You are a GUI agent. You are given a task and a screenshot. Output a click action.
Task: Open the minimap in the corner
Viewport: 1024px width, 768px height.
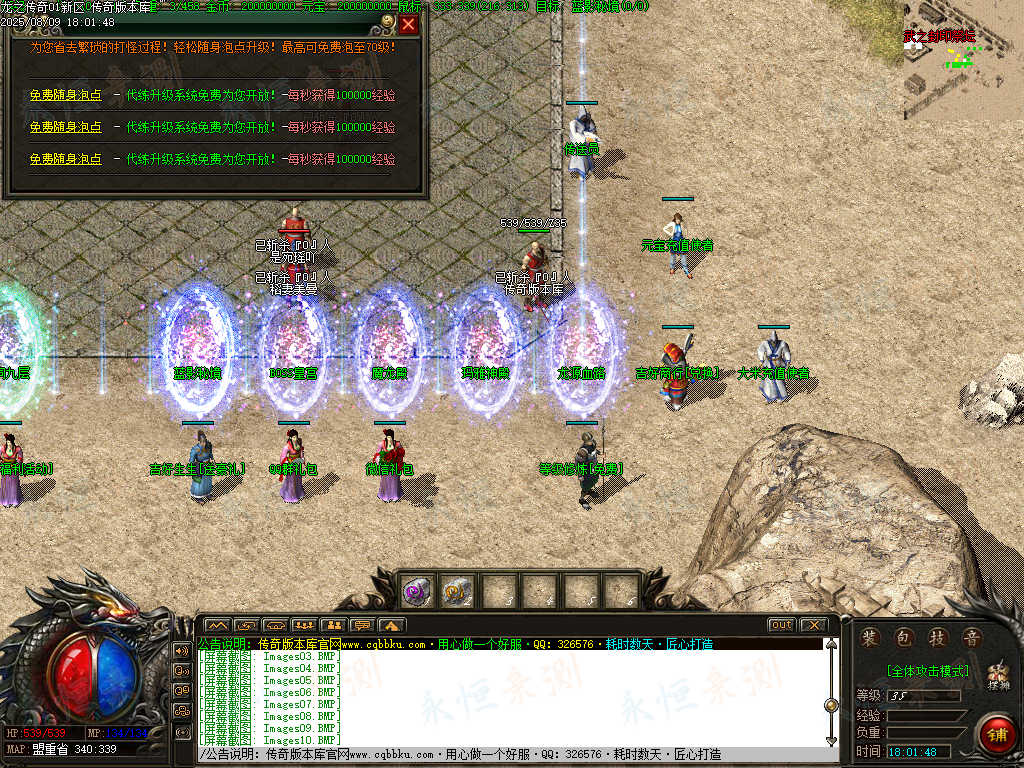click(x=962, y=60)
